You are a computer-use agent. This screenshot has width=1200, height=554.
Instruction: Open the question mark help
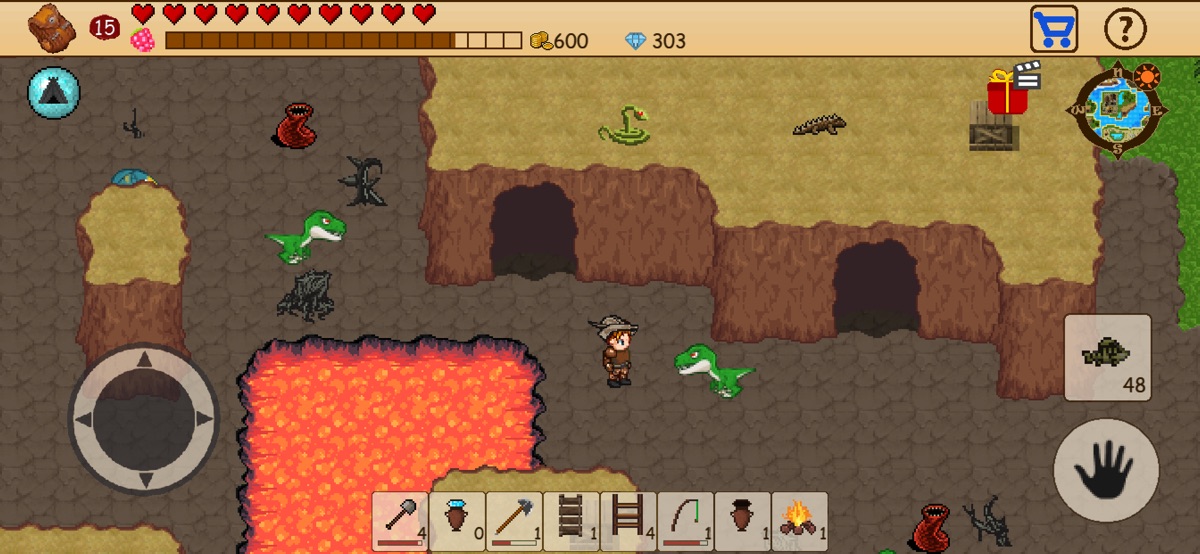tap(1125, 29)
